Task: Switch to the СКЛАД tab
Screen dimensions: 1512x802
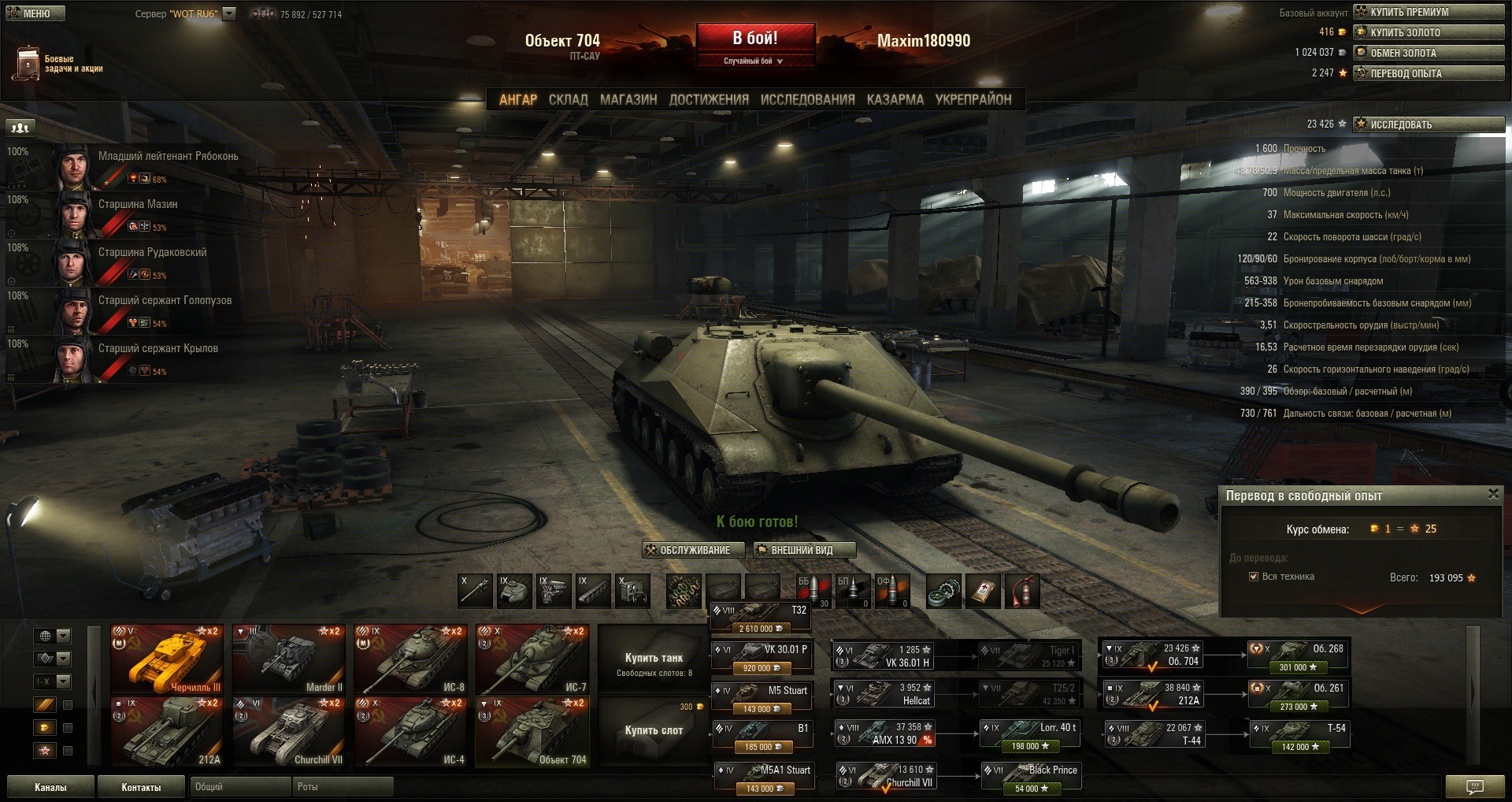Action: tap(568, 100)
